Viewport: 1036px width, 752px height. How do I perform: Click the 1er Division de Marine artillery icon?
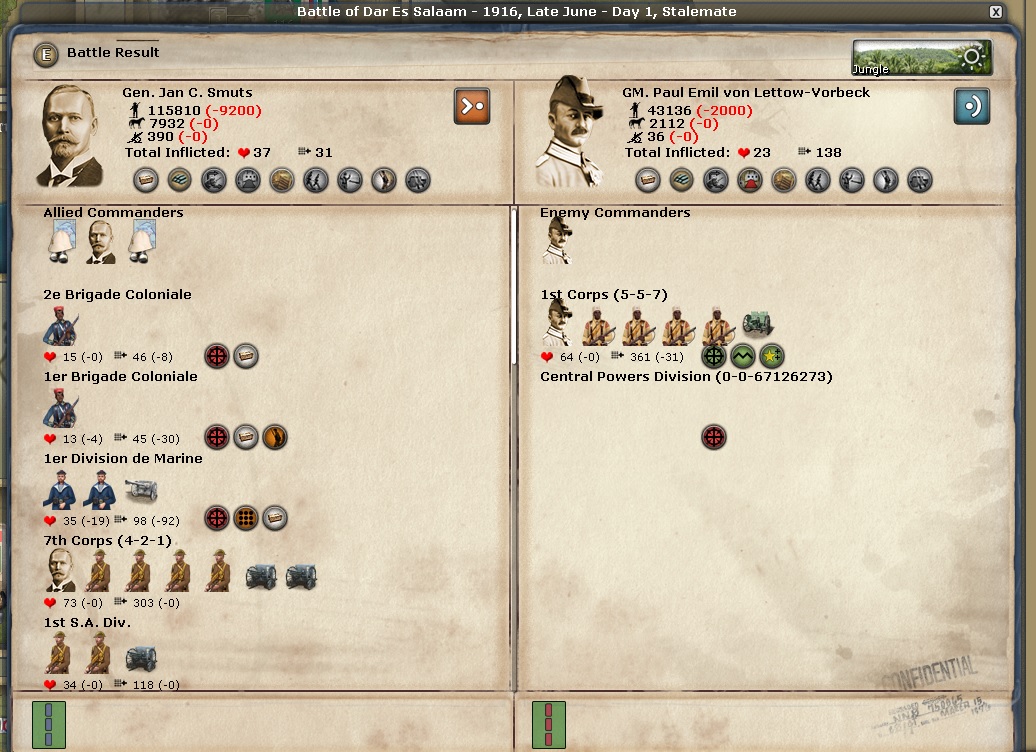[x=141, y=490]
